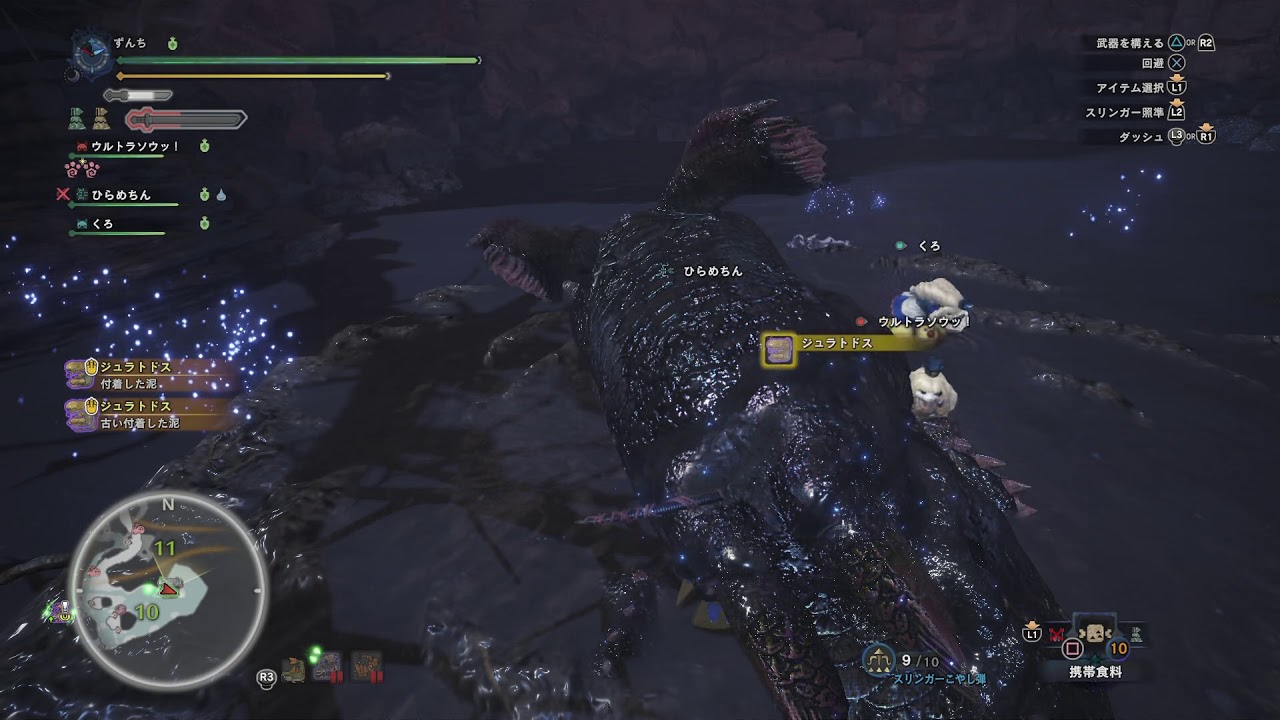Select the 携帯食料 ration item slot

(x=1094, y=633)
